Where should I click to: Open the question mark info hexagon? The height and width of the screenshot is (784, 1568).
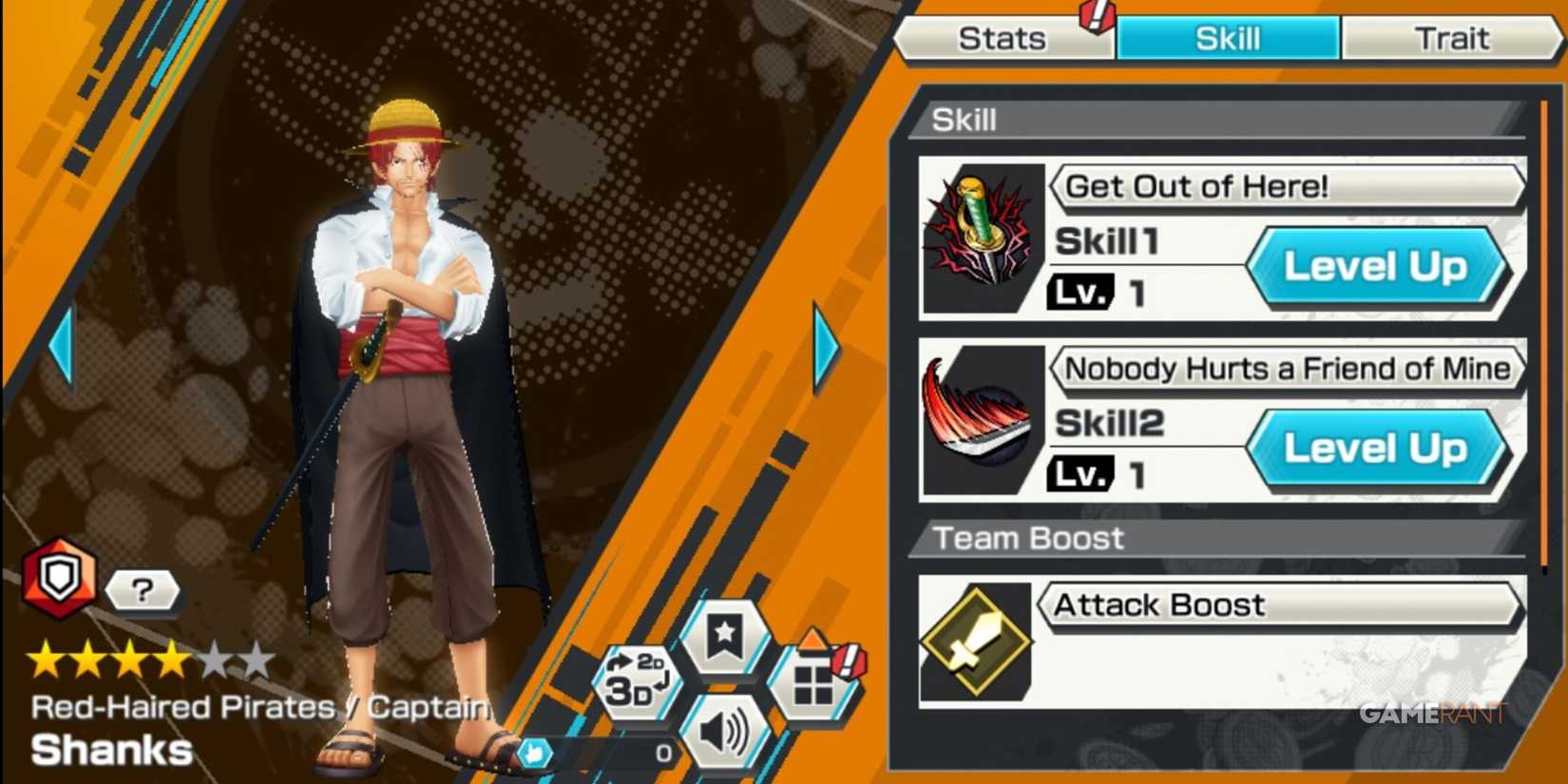141,591
